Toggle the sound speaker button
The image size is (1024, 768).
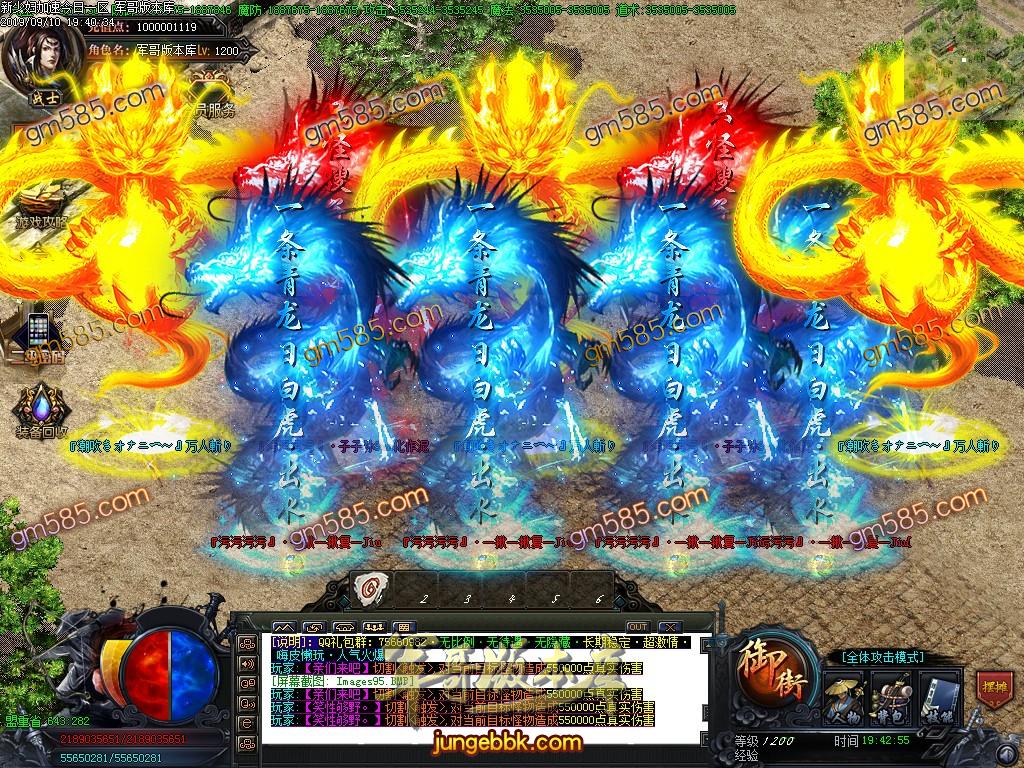246,664
